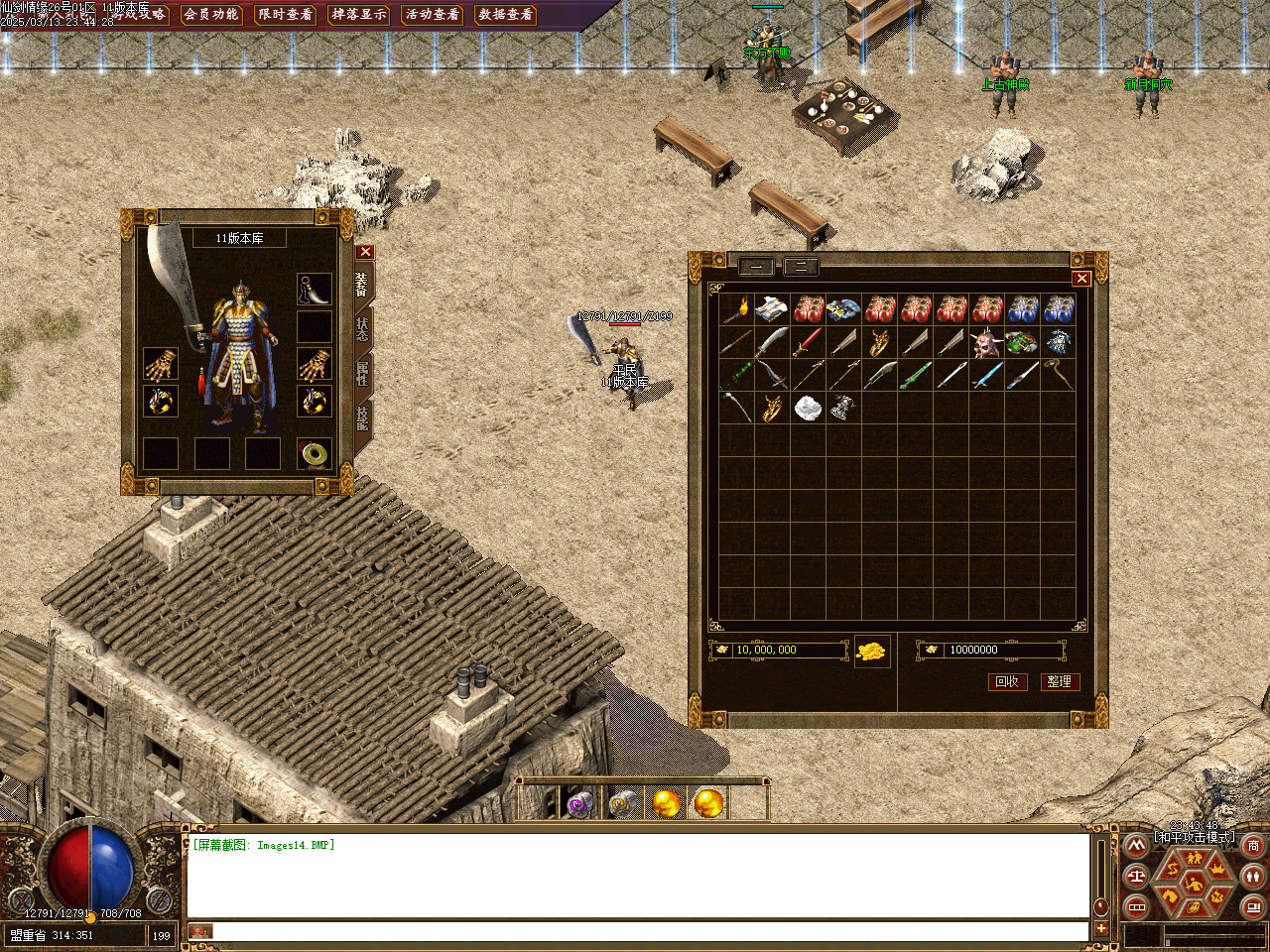Open the 数据查看 data menu
Viewport: 1270px width, 952px height.
point(505,14)
